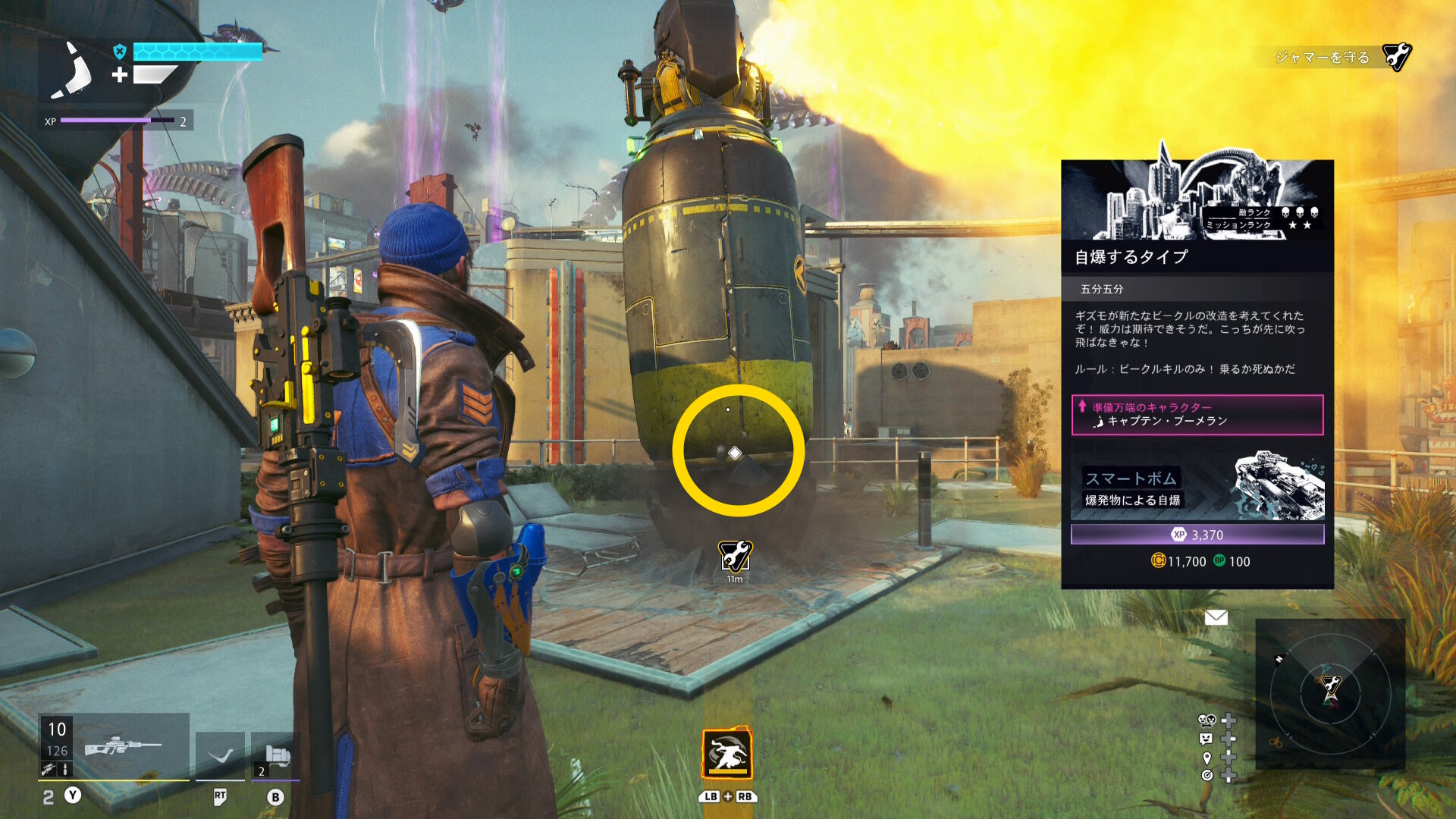This screenshot has width=1456, height=819.
Task: Open the minimap
Action: tap(1330, 692)
